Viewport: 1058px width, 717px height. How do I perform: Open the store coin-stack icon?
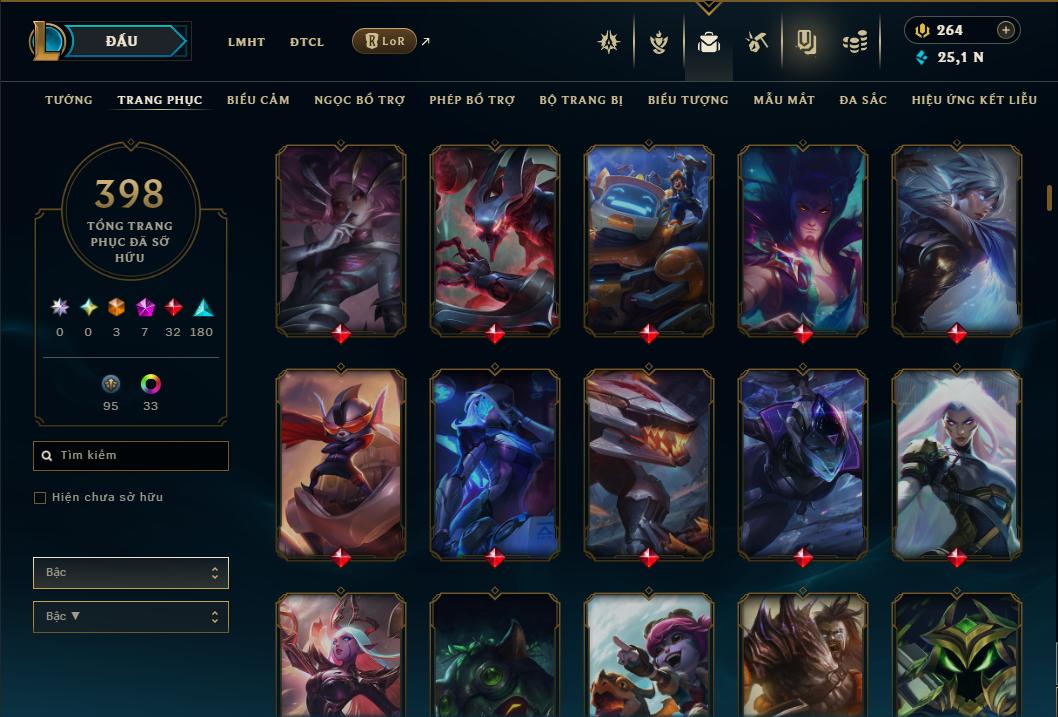(x=854, y=42)
